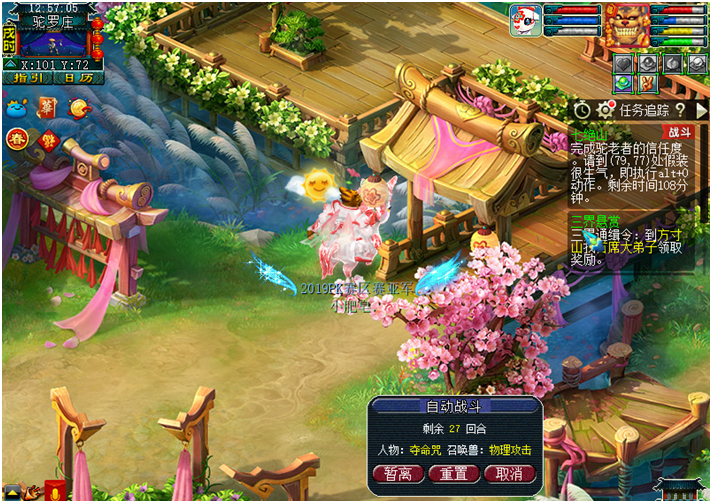Open the blue slime mascot icon
This screenshot has height=501, width=712.
click(17, 108)
